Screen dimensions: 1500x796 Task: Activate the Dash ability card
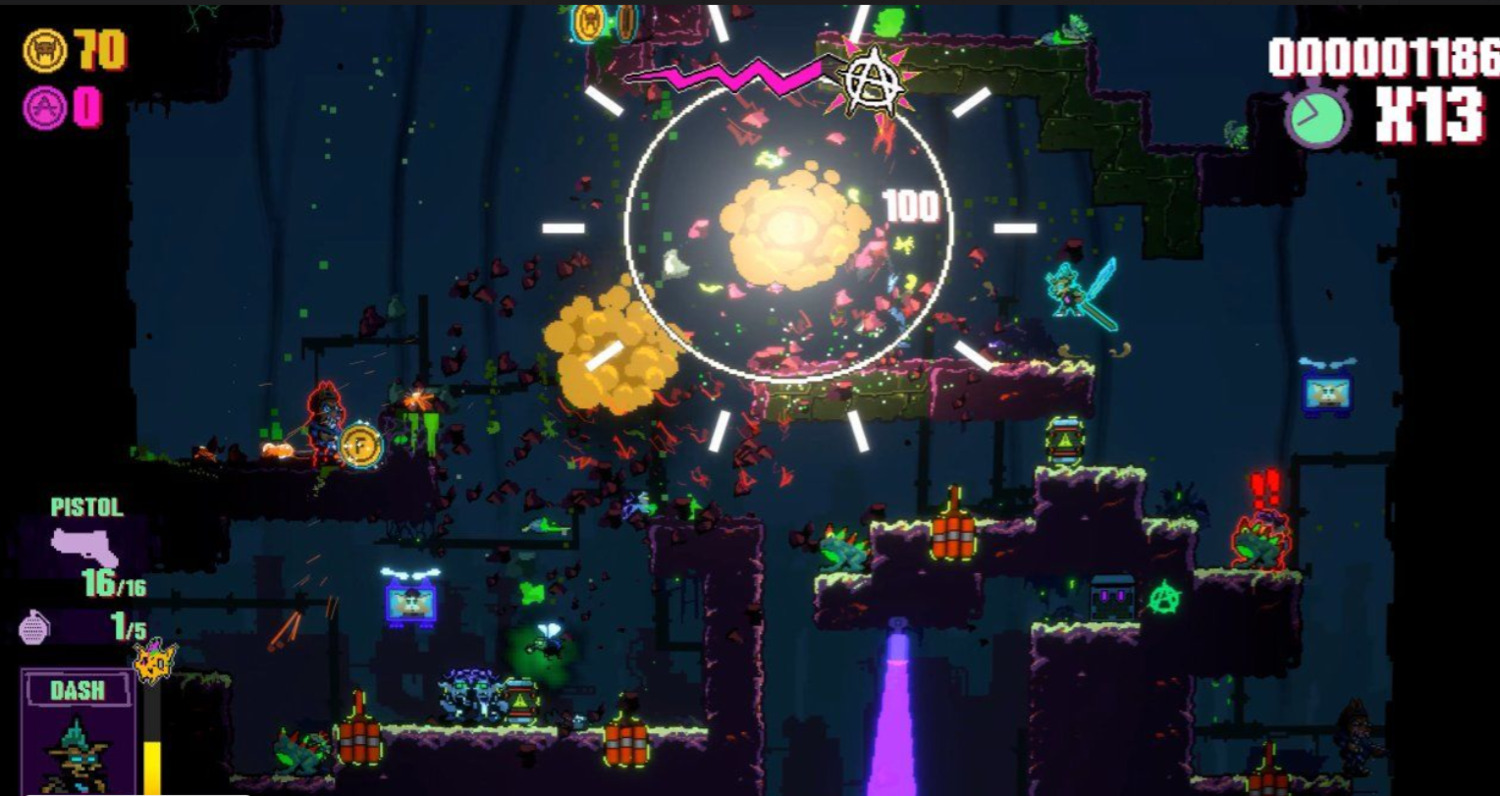[x=78, y=733]
